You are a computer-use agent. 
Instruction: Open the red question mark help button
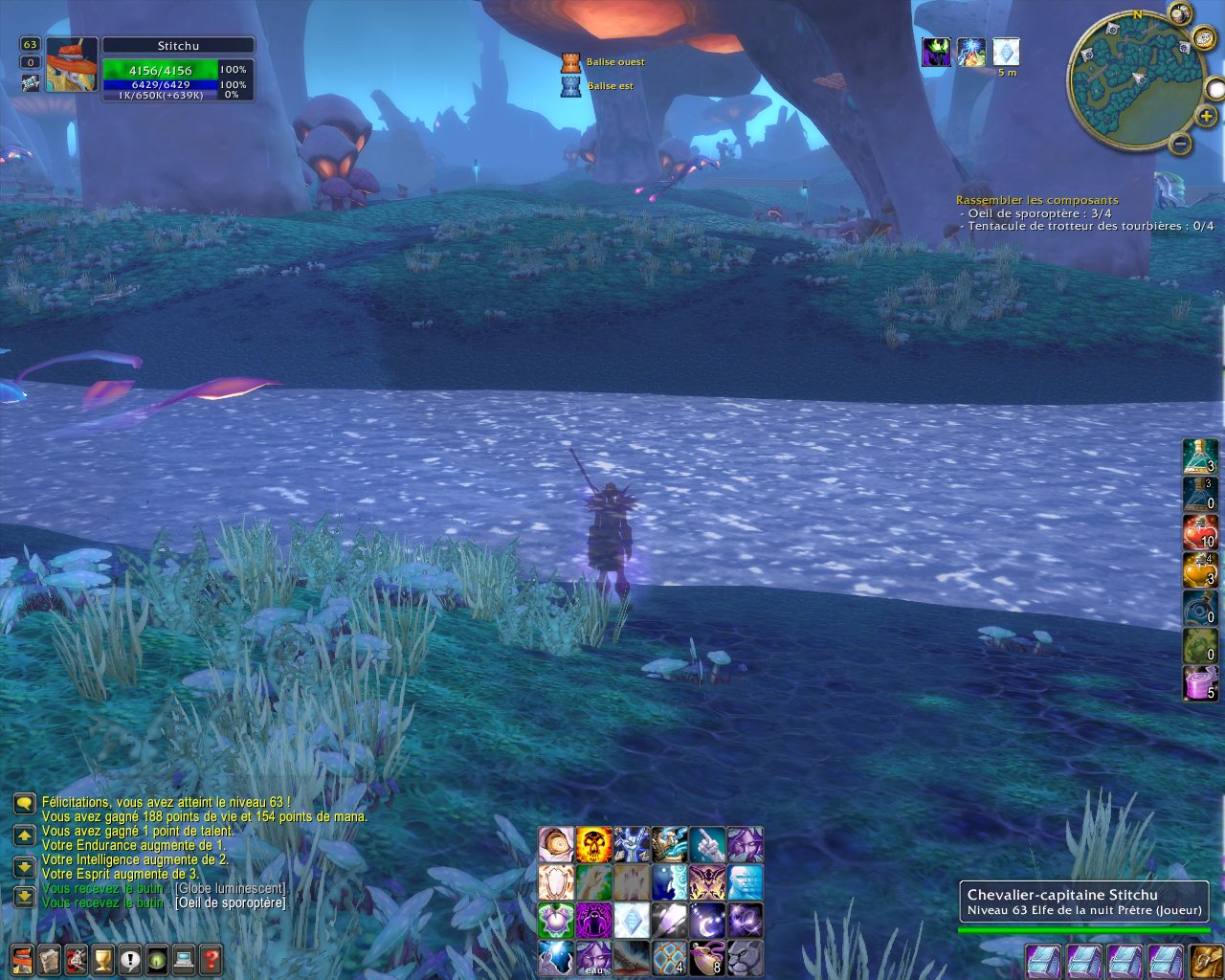[x=212, y=958]
